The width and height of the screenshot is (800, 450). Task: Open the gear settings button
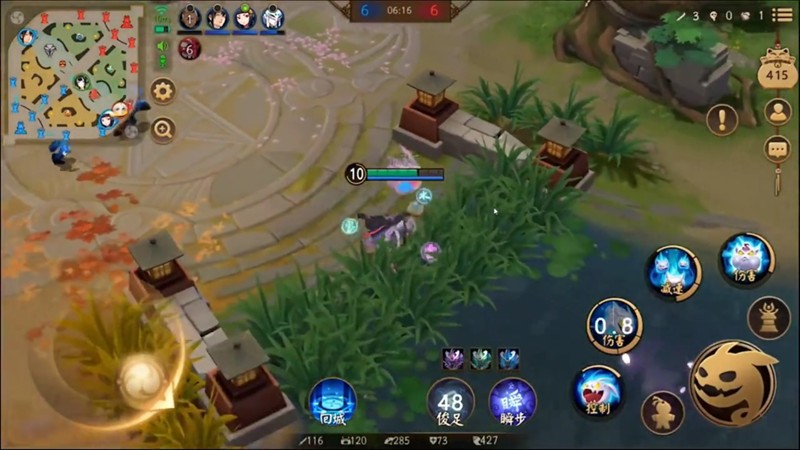pos(162,91)
